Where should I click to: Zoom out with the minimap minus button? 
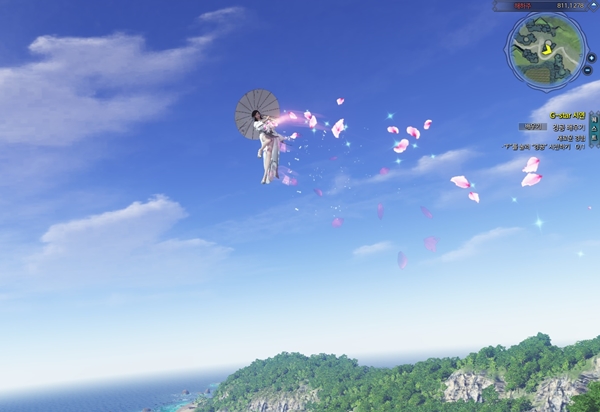point(587,71)
